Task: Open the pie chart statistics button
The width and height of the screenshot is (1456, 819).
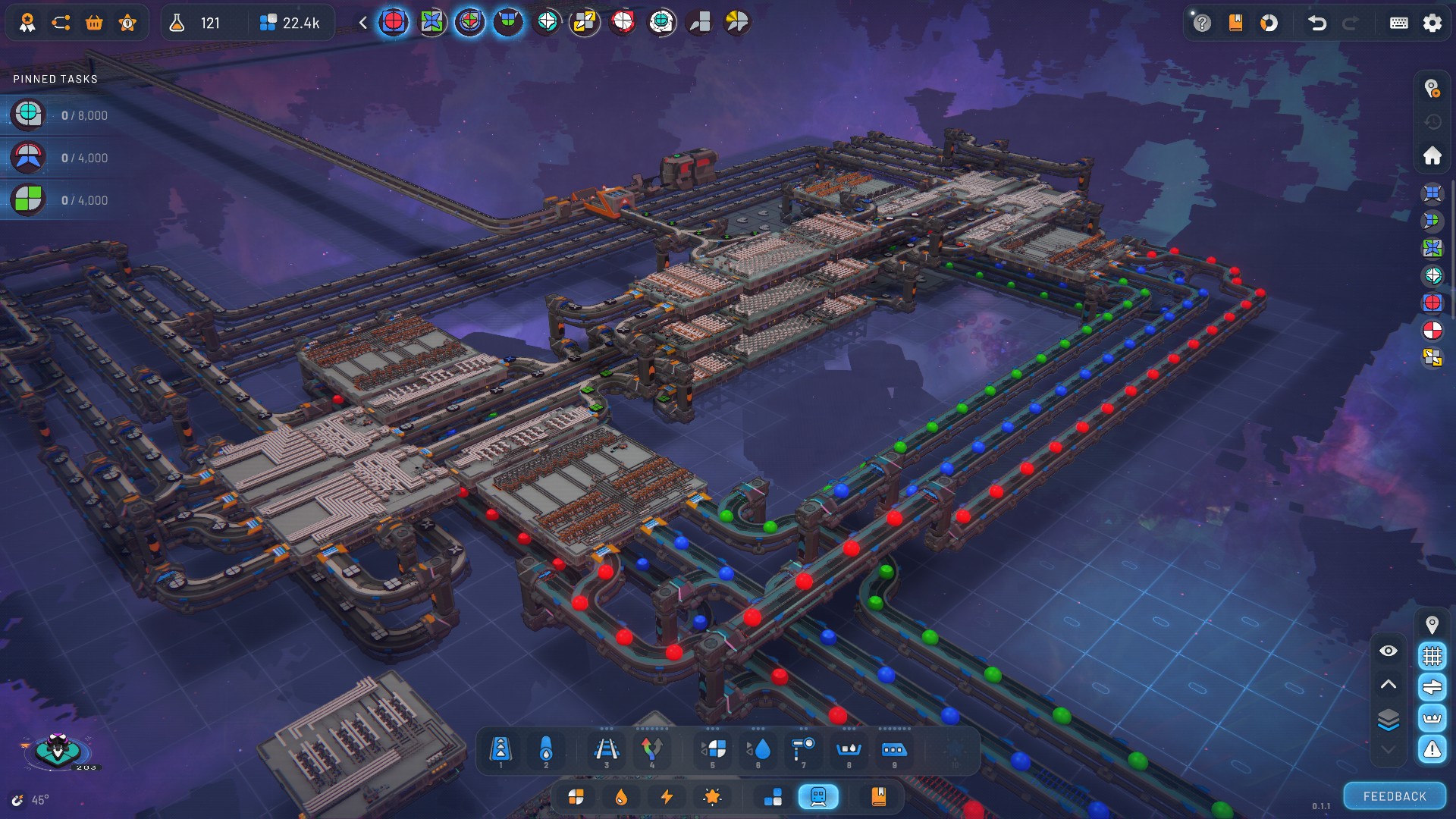Action: [1269, 23]
